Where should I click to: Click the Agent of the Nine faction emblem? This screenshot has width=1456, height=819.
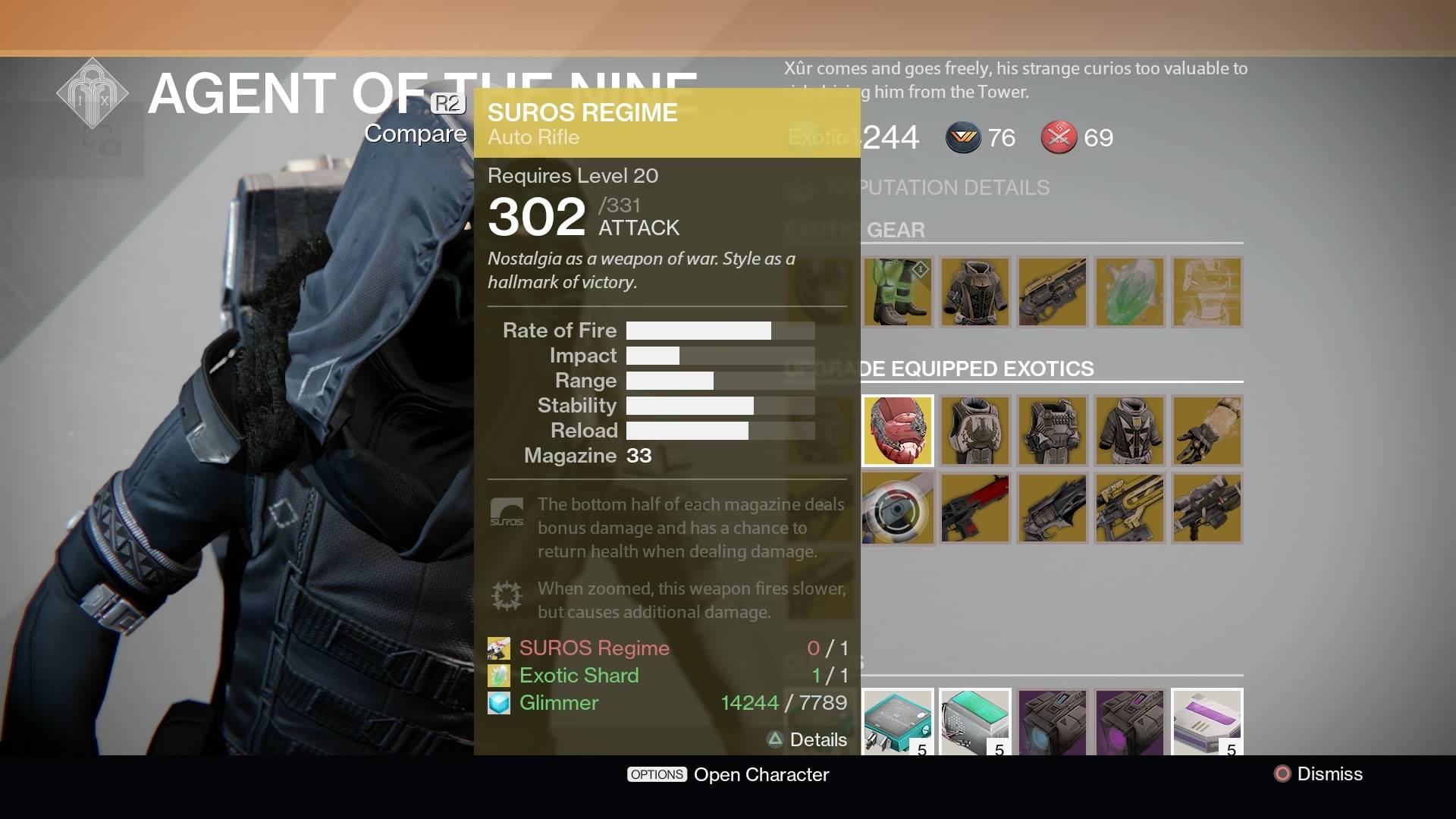tap(94, 93)
